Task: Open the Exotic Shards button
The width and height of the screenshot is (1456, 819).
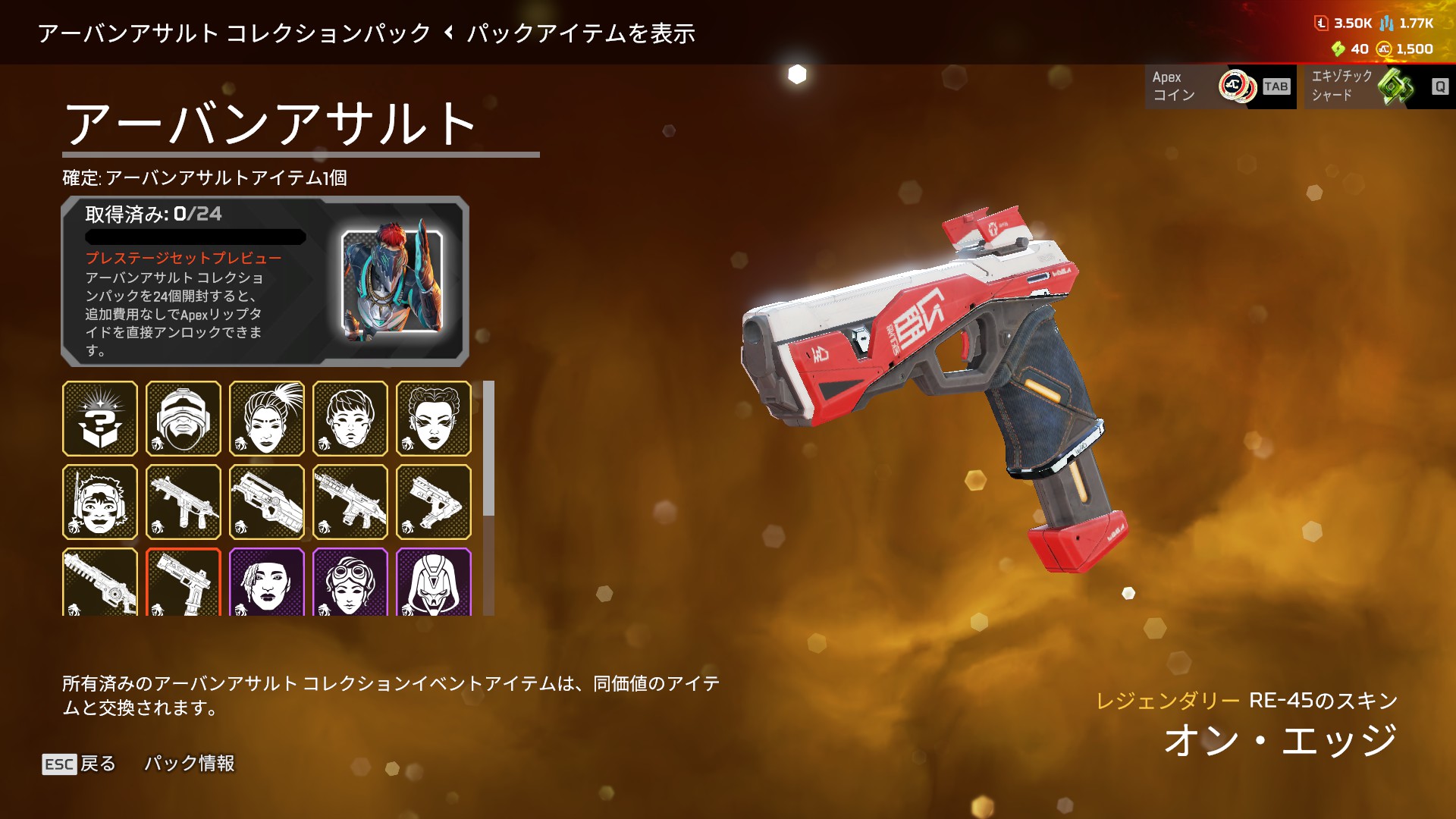Action: coord(1379,86)
